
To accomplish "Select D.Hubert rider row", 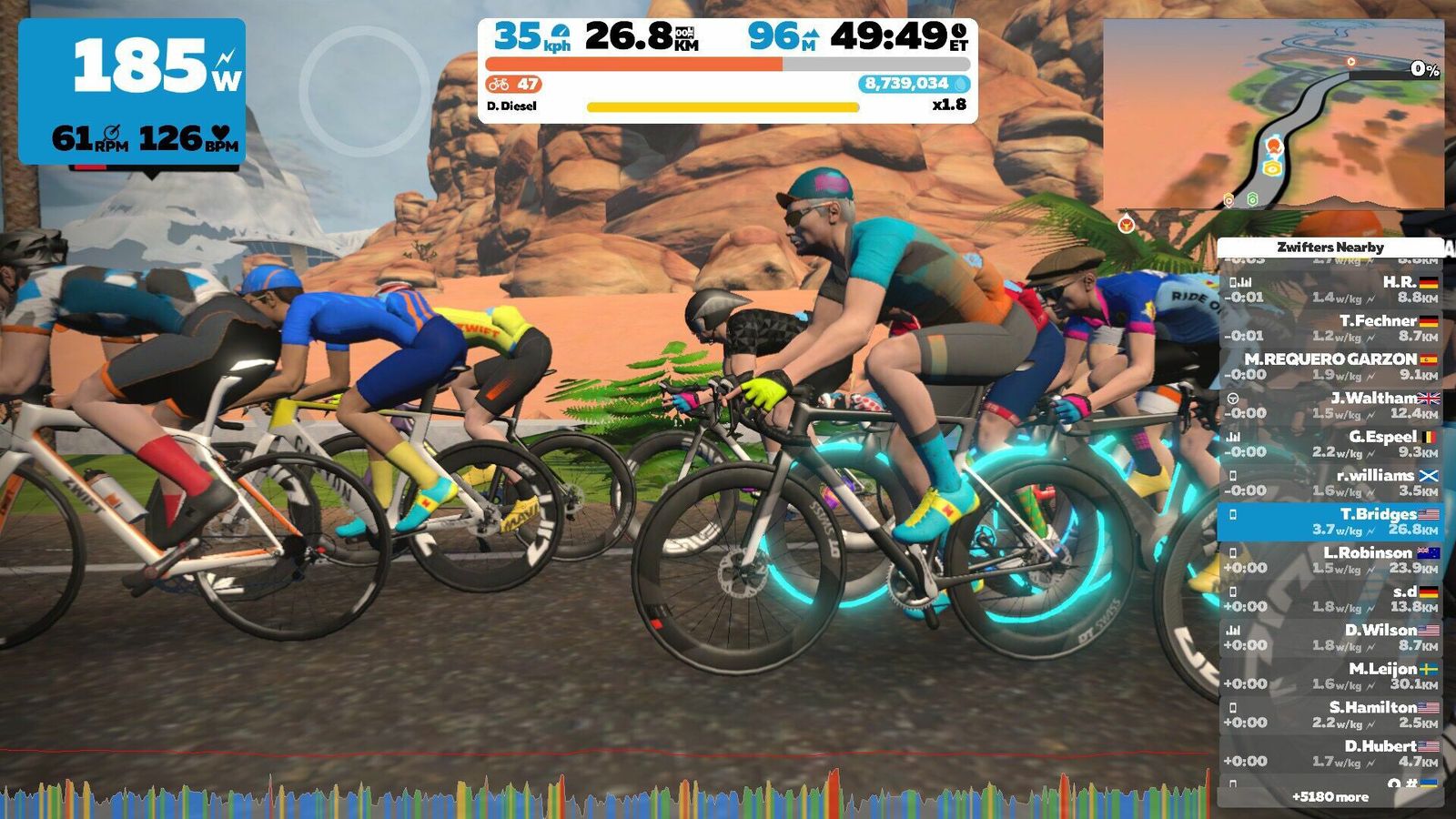I will 1330,753.
